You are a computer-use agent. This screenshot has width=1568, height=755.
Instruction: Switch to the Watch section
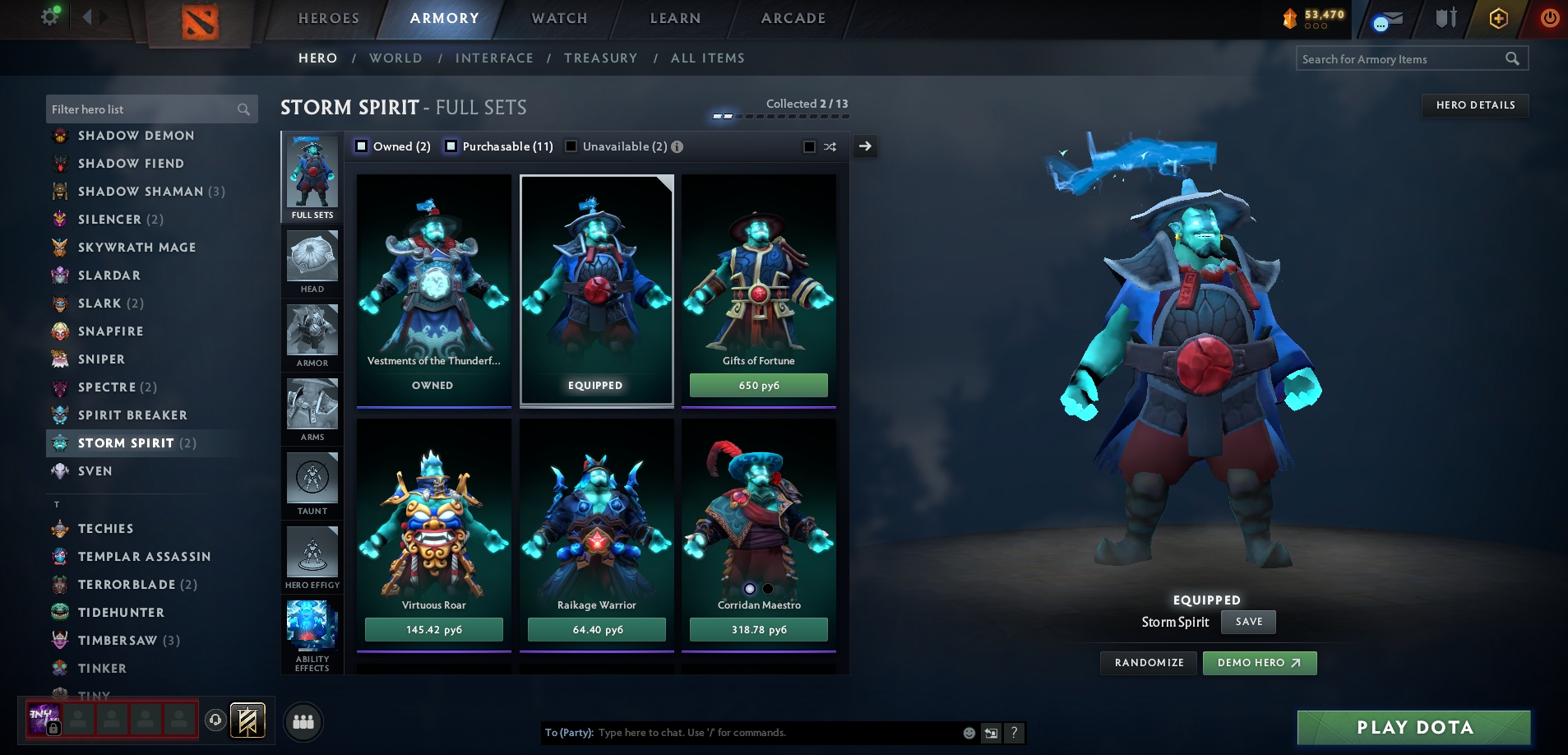[x=559, y=18]
